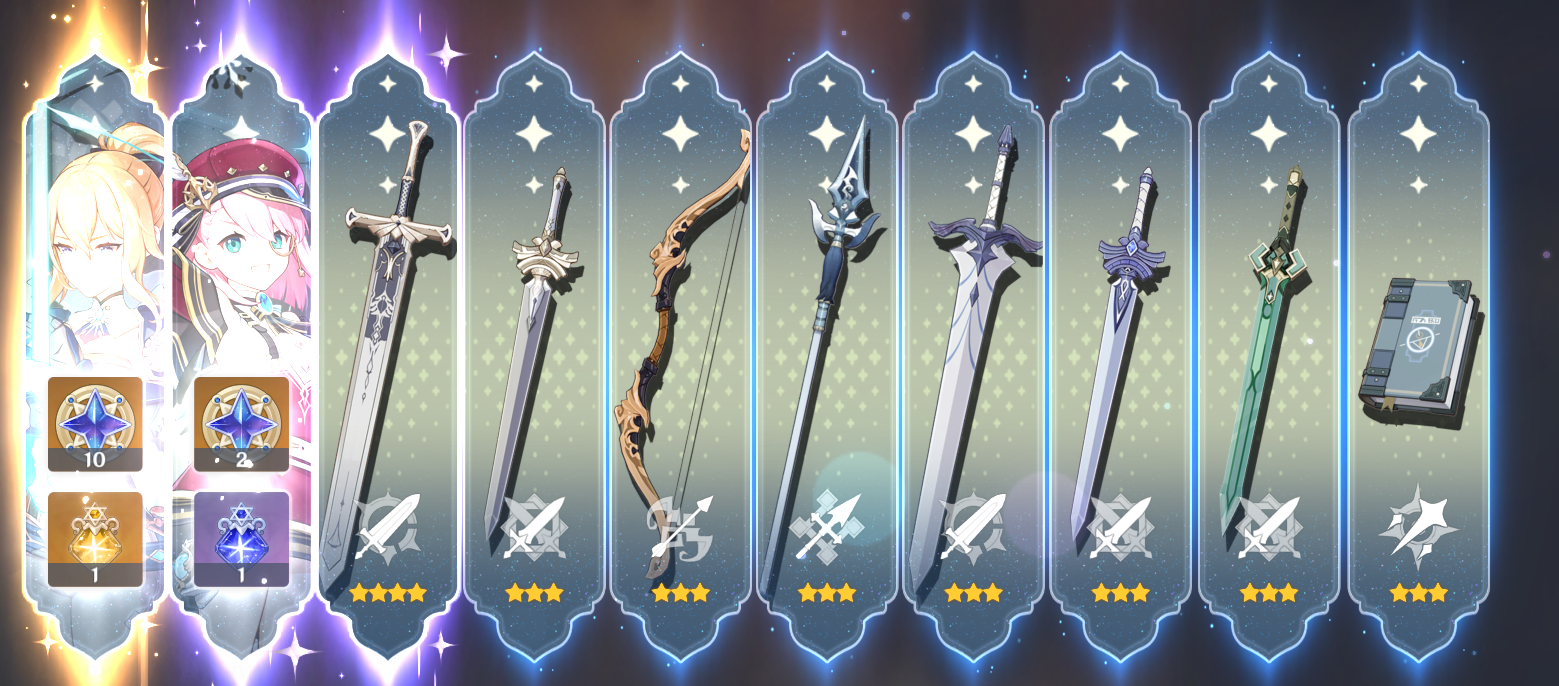This screenshot has width=1559, height=686.
Task: Pick the three-star wooden bow card
Action: pyautogui.click(x=681, y=350)
